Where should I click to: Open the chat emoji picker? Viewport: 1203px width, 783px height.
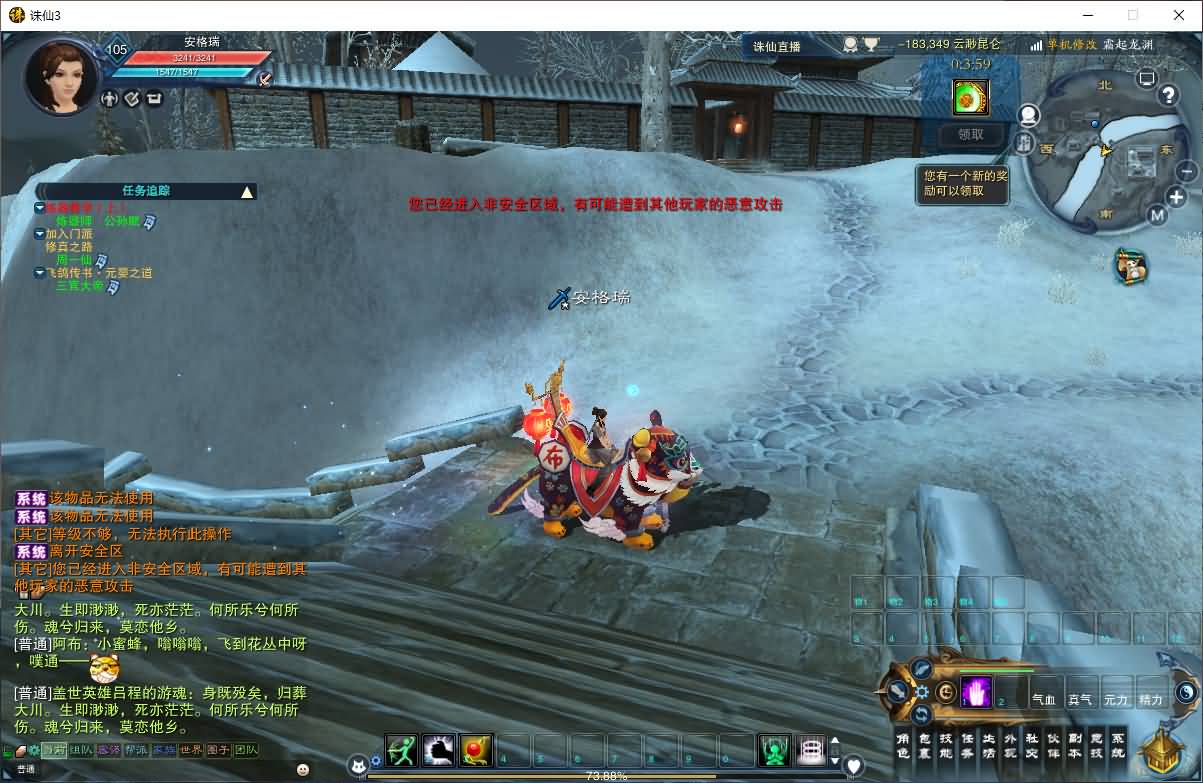303,769
